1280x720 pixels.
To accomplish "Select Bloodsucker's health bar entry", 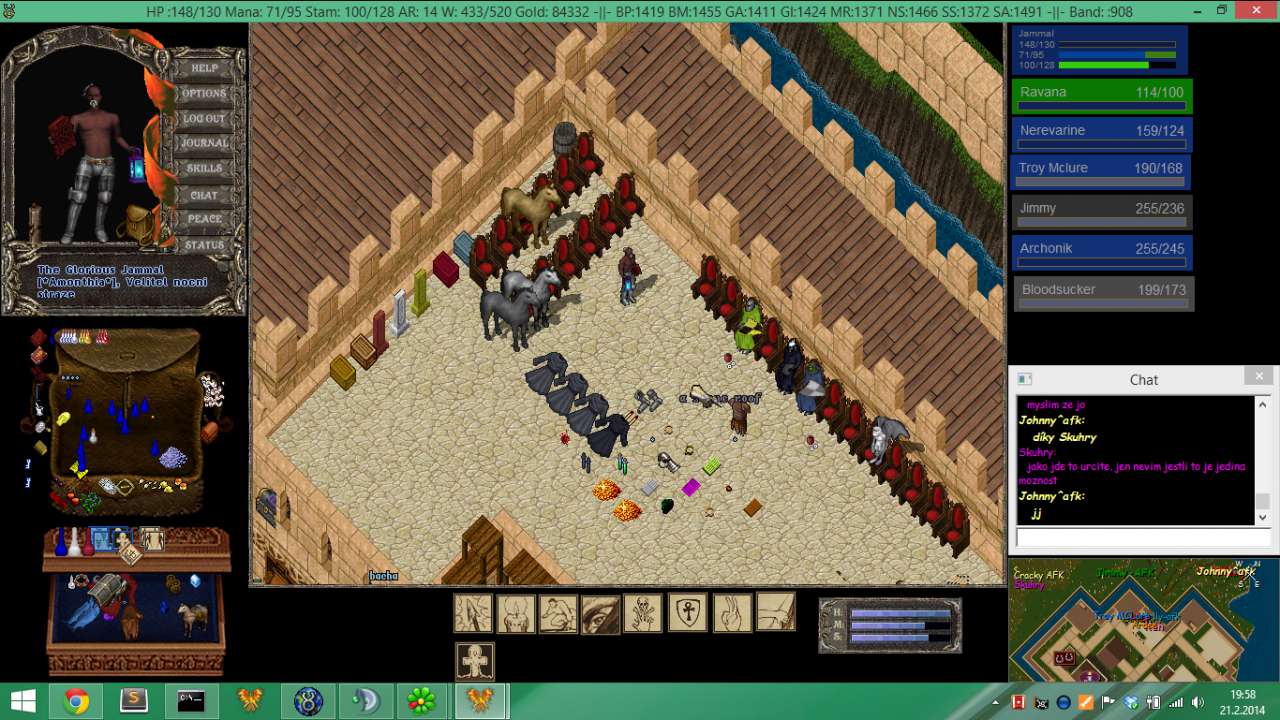I will pos(1103,294).
